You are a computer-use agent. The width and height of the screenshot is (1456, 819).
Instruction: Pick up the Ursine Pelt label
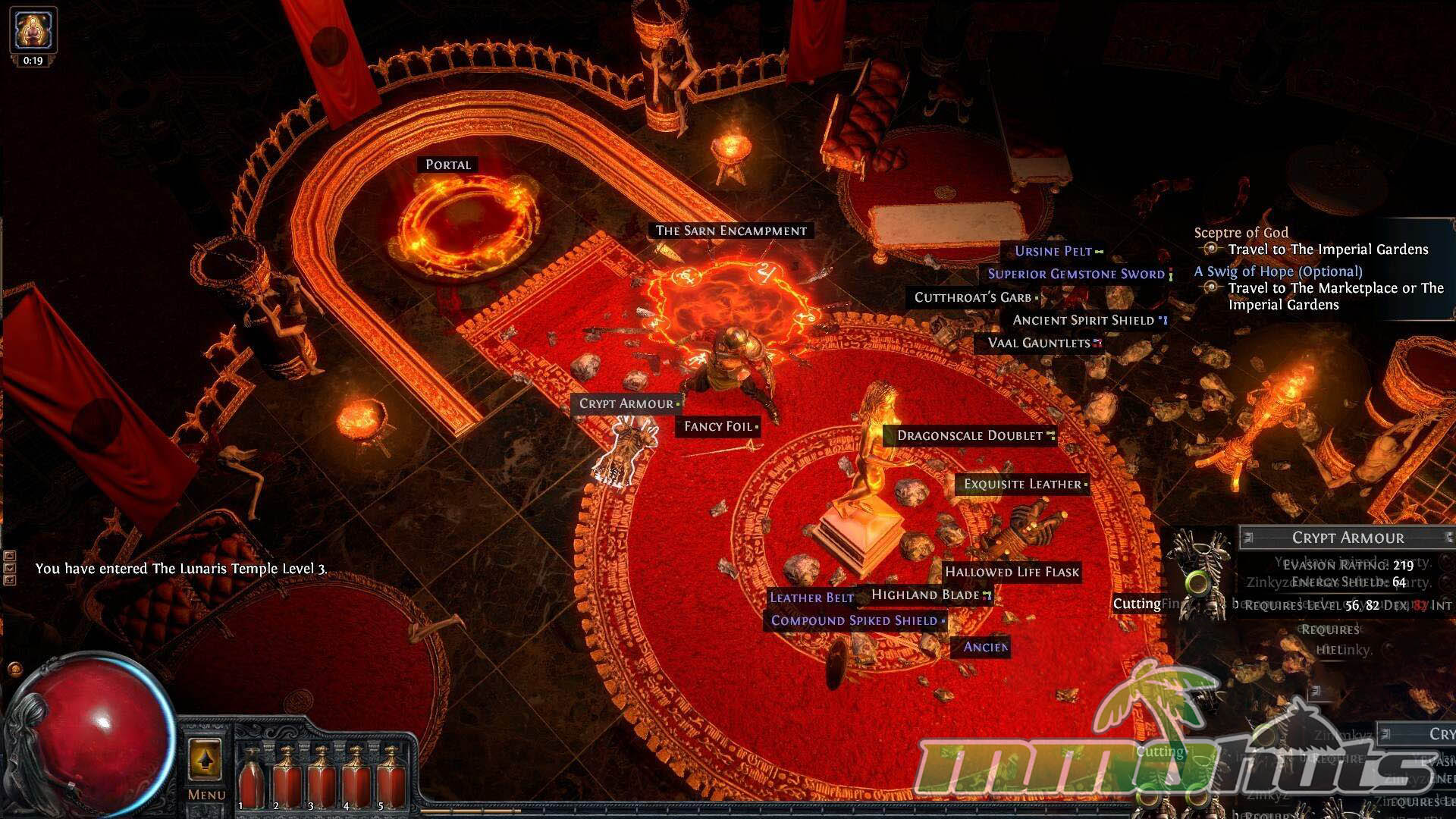(1053, 251)
